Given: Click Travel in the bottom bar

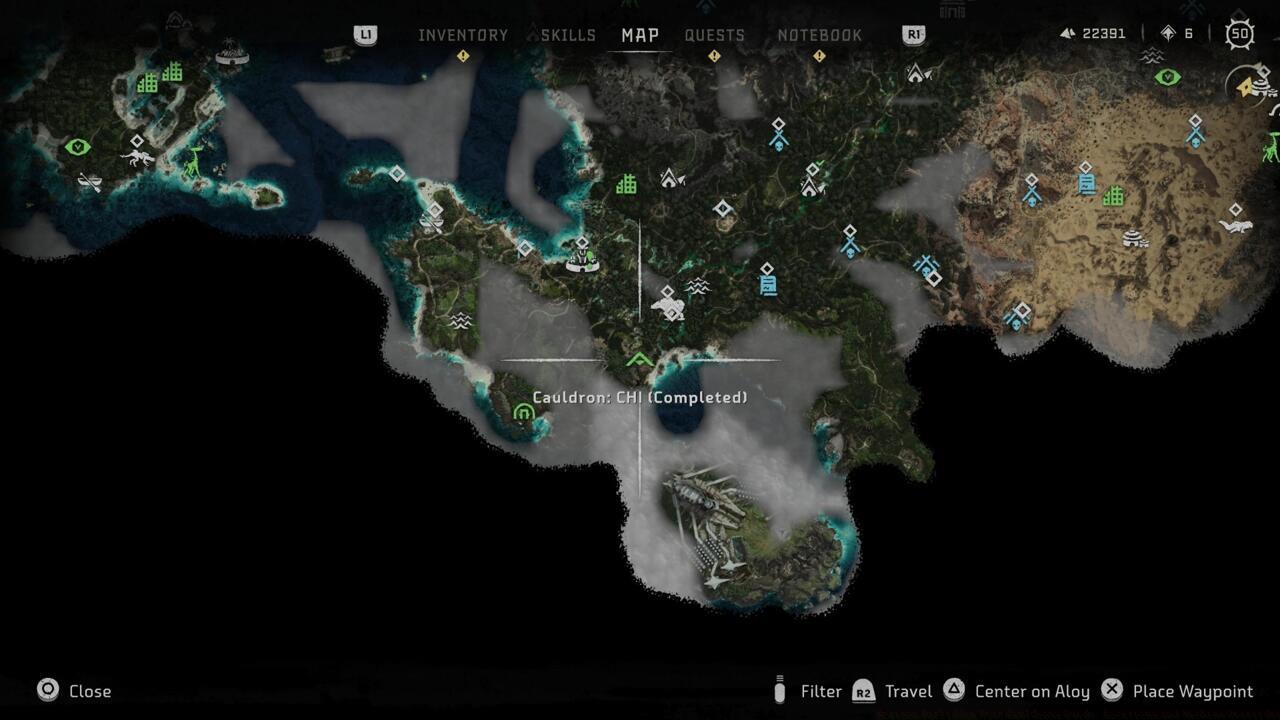Looking at the screenshot, I should point(906,691).
